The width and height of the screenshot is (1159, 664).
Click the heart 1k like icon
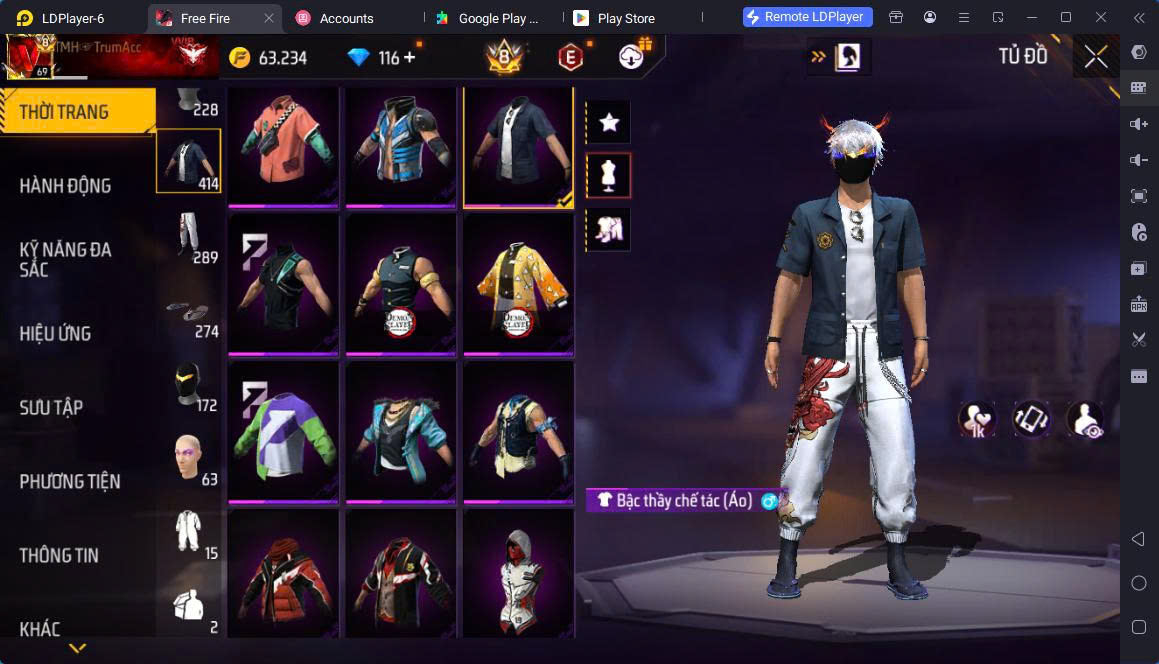click(x=975, y=419)
